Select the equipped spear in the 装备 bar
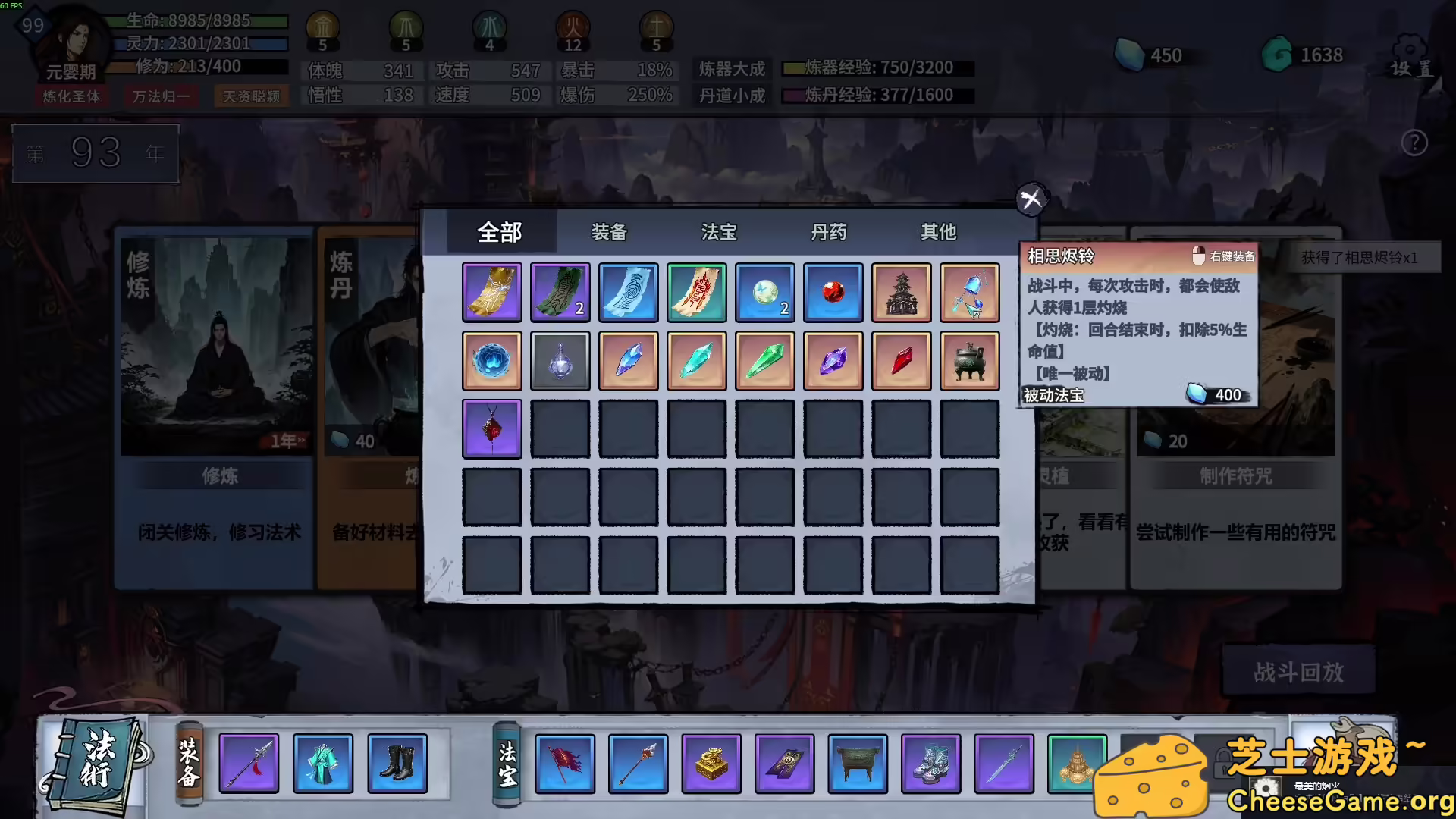This screenshot has width=1456, height=819. pos(249,764)
